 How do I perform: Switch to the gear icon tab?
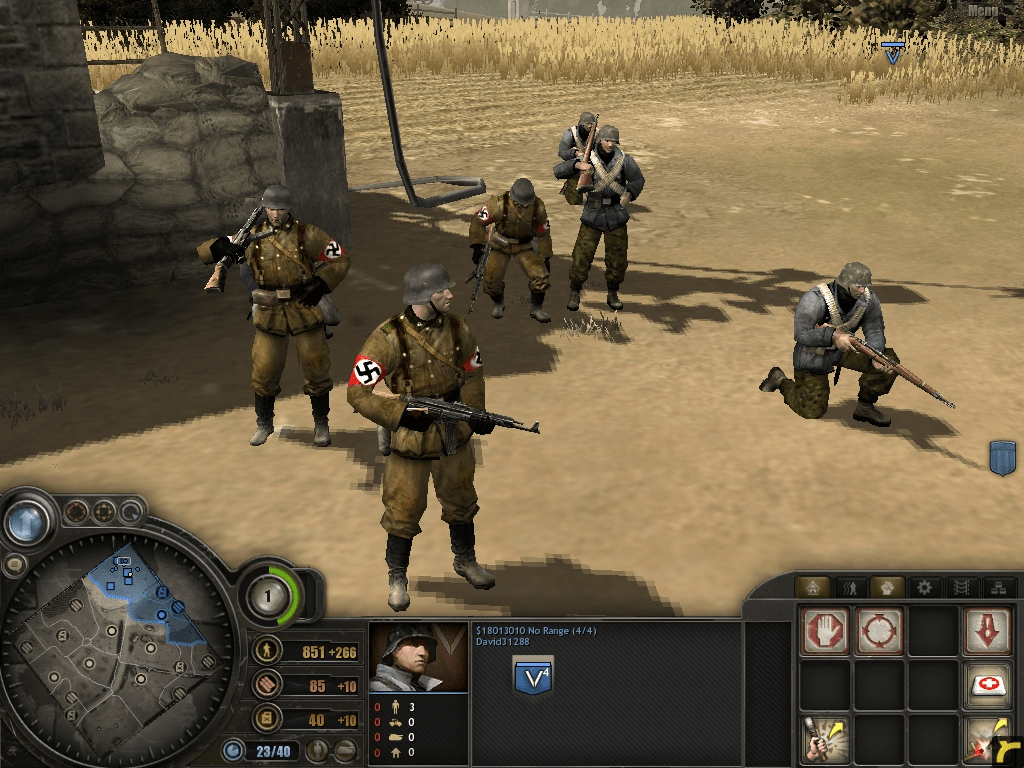924,587
